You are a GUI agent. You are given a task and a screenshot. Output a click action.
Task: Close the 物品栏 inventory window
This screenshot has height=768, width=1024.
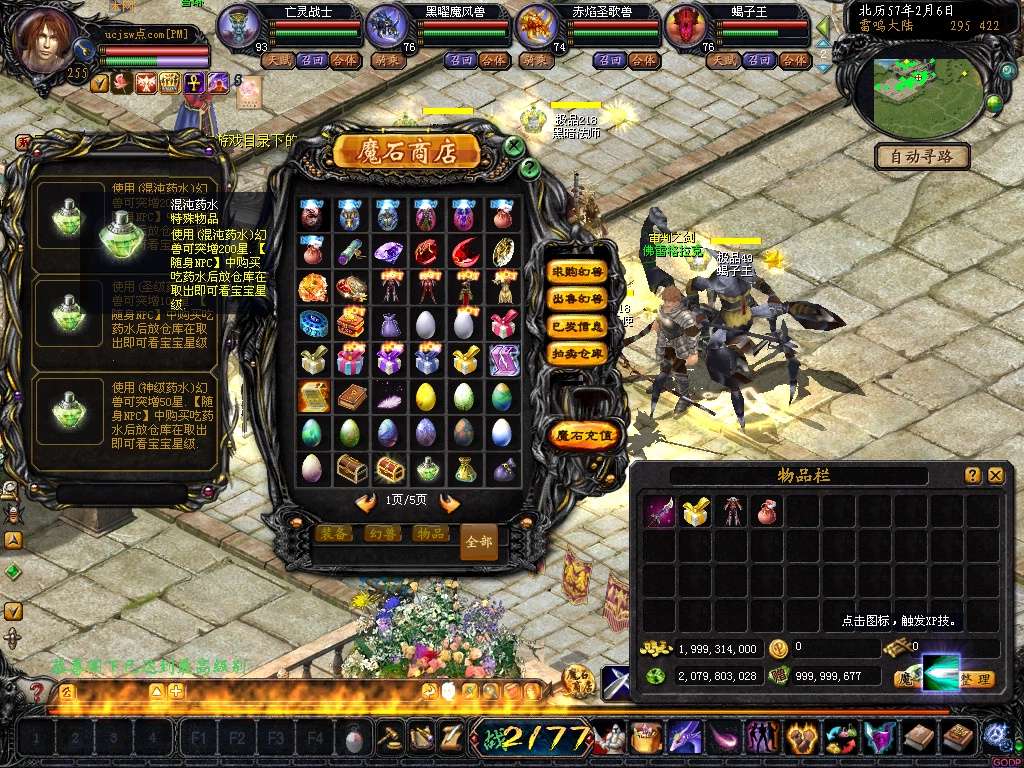pyautogui.click(x=995, y=476)
